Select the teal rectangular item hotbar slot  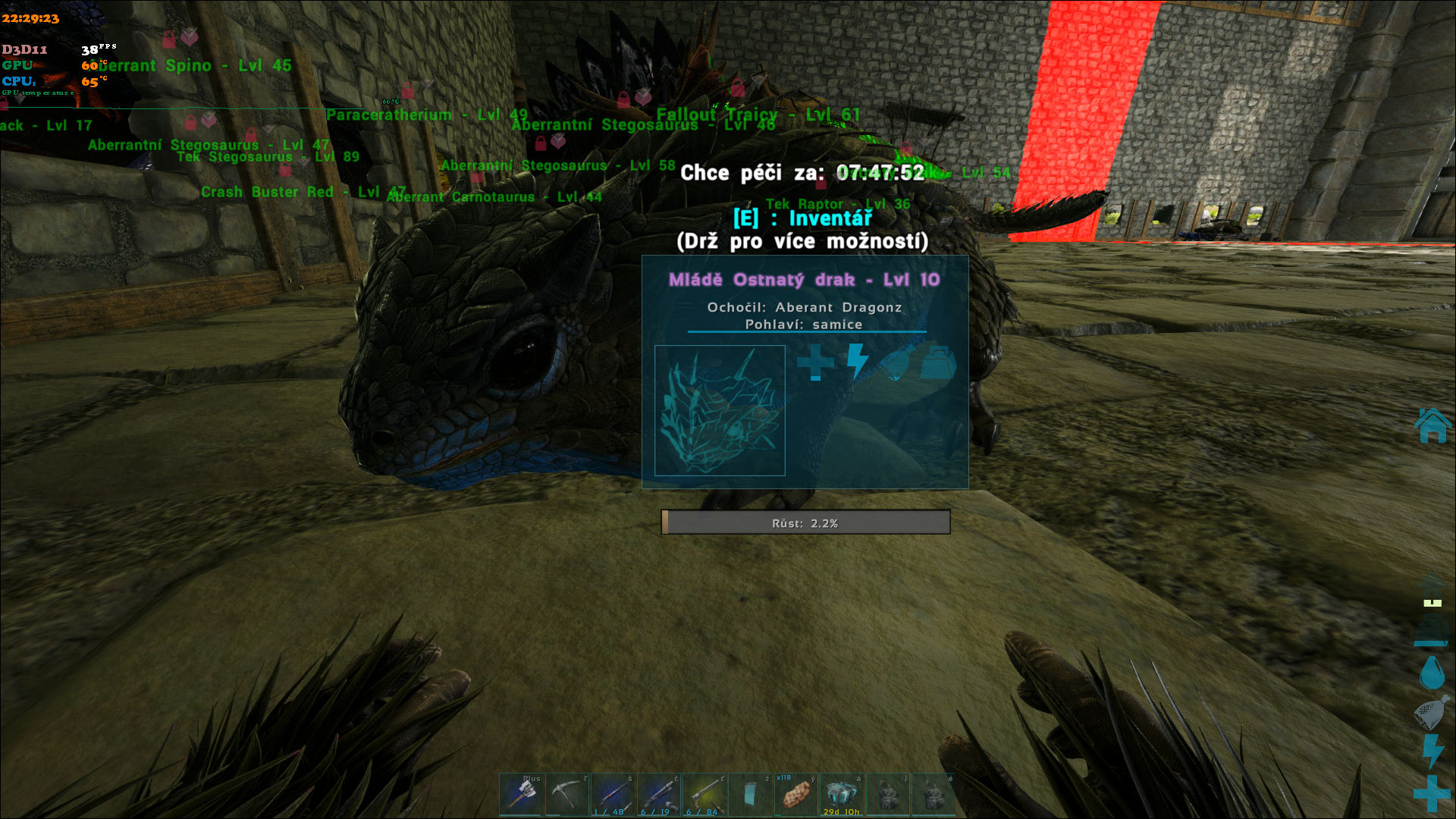[x=750, y=794]
